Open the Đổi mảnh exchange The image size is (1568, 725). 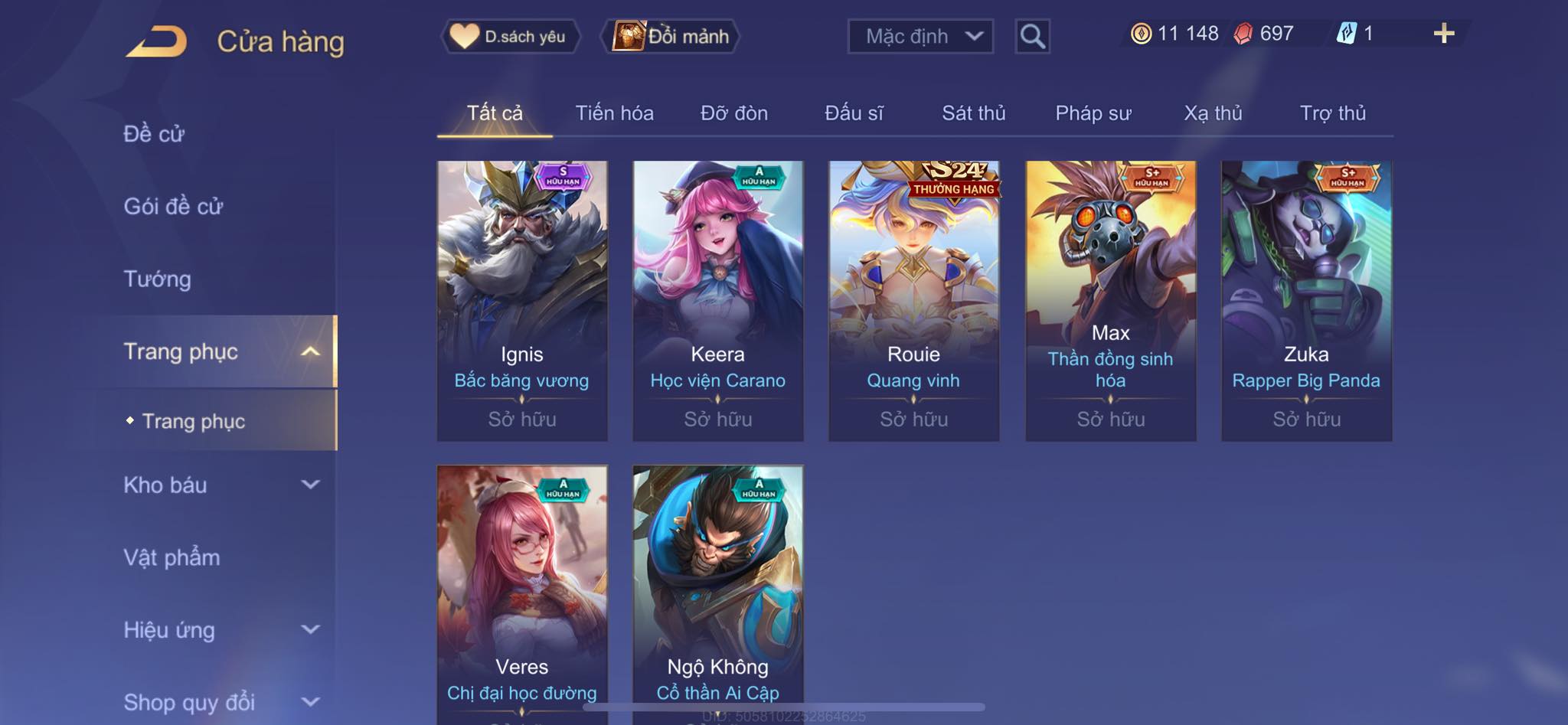[x=672, y=36]
